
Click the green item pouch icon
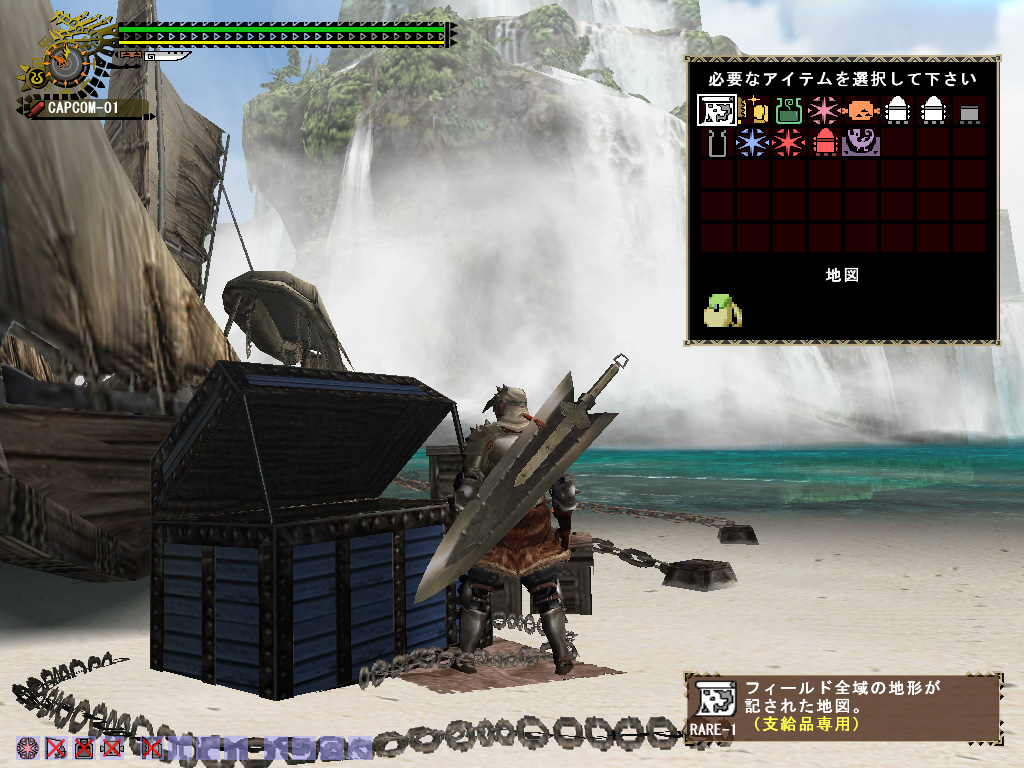click(x=723, y=311)
